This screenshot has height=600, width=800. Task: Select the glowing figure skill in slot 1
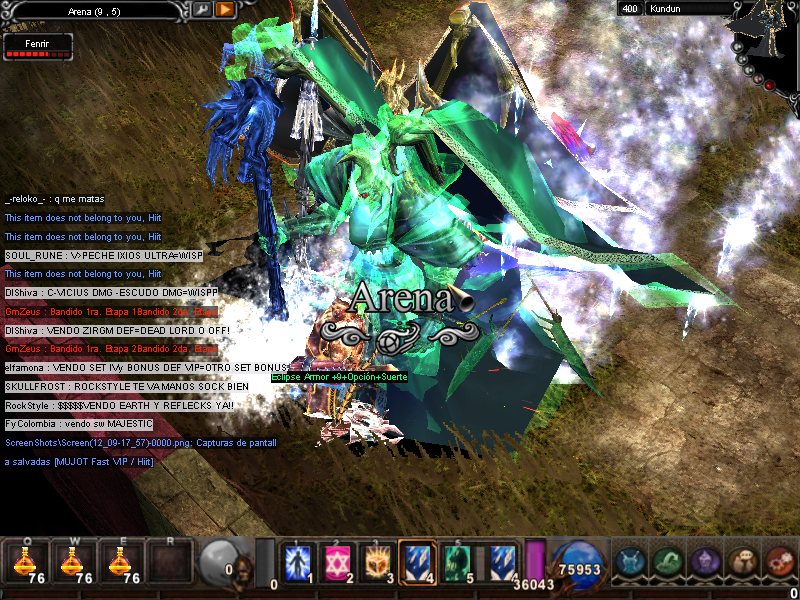pyautogui.click(x=298, y=562)
